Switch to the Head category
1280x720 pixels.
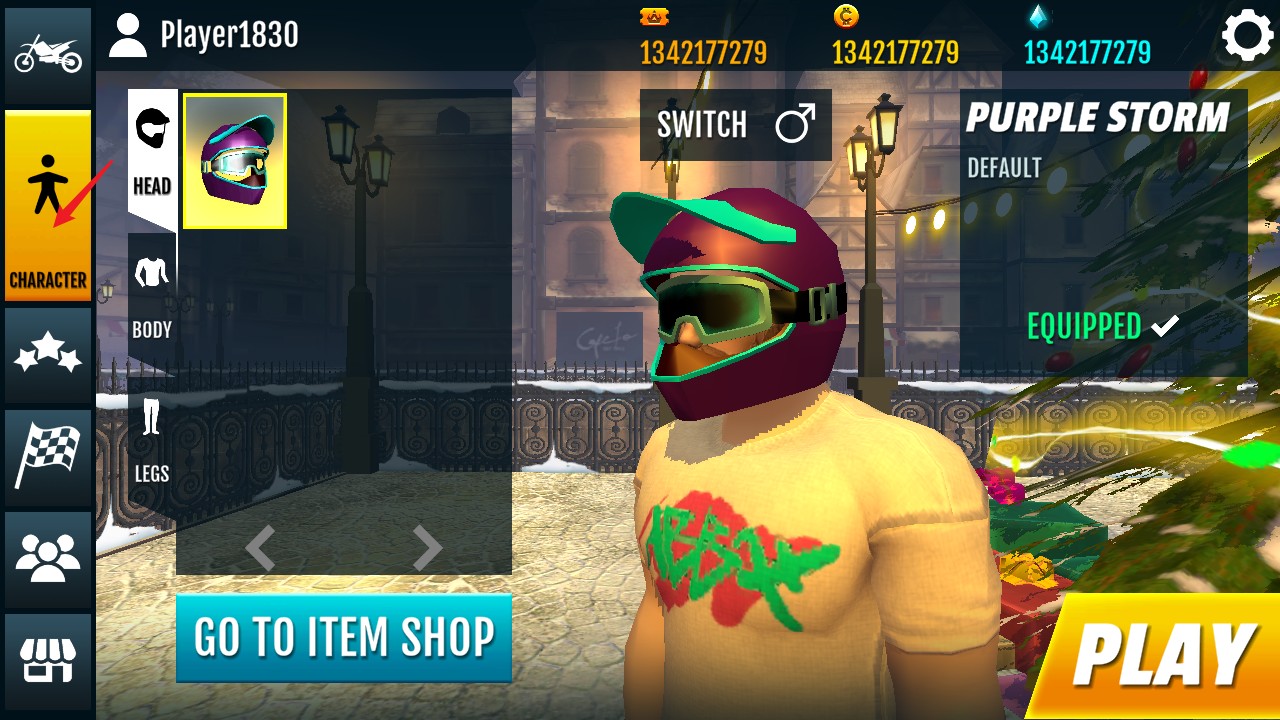pyautogui.click(x=152, y=155)
